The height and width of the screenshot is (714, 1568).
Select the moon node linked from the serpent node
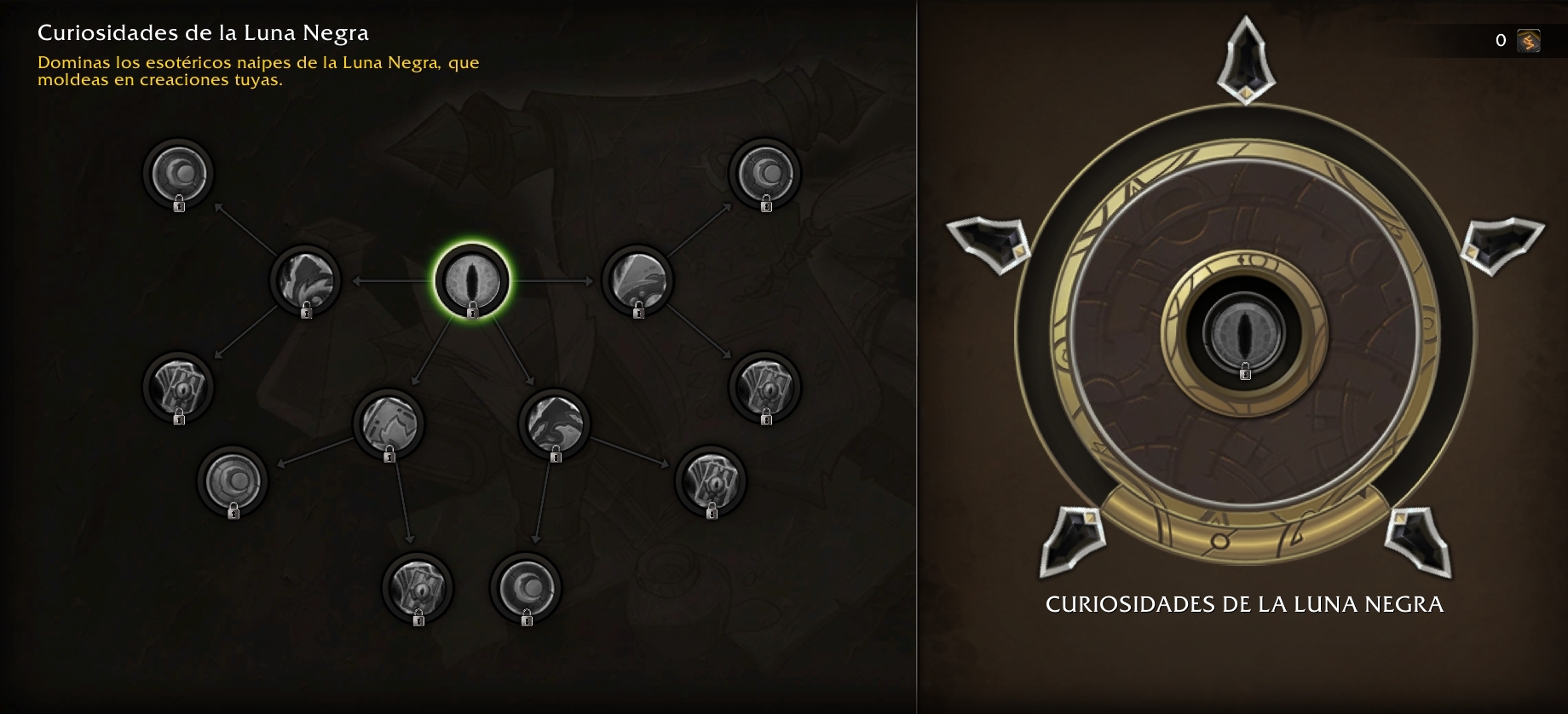526,587
